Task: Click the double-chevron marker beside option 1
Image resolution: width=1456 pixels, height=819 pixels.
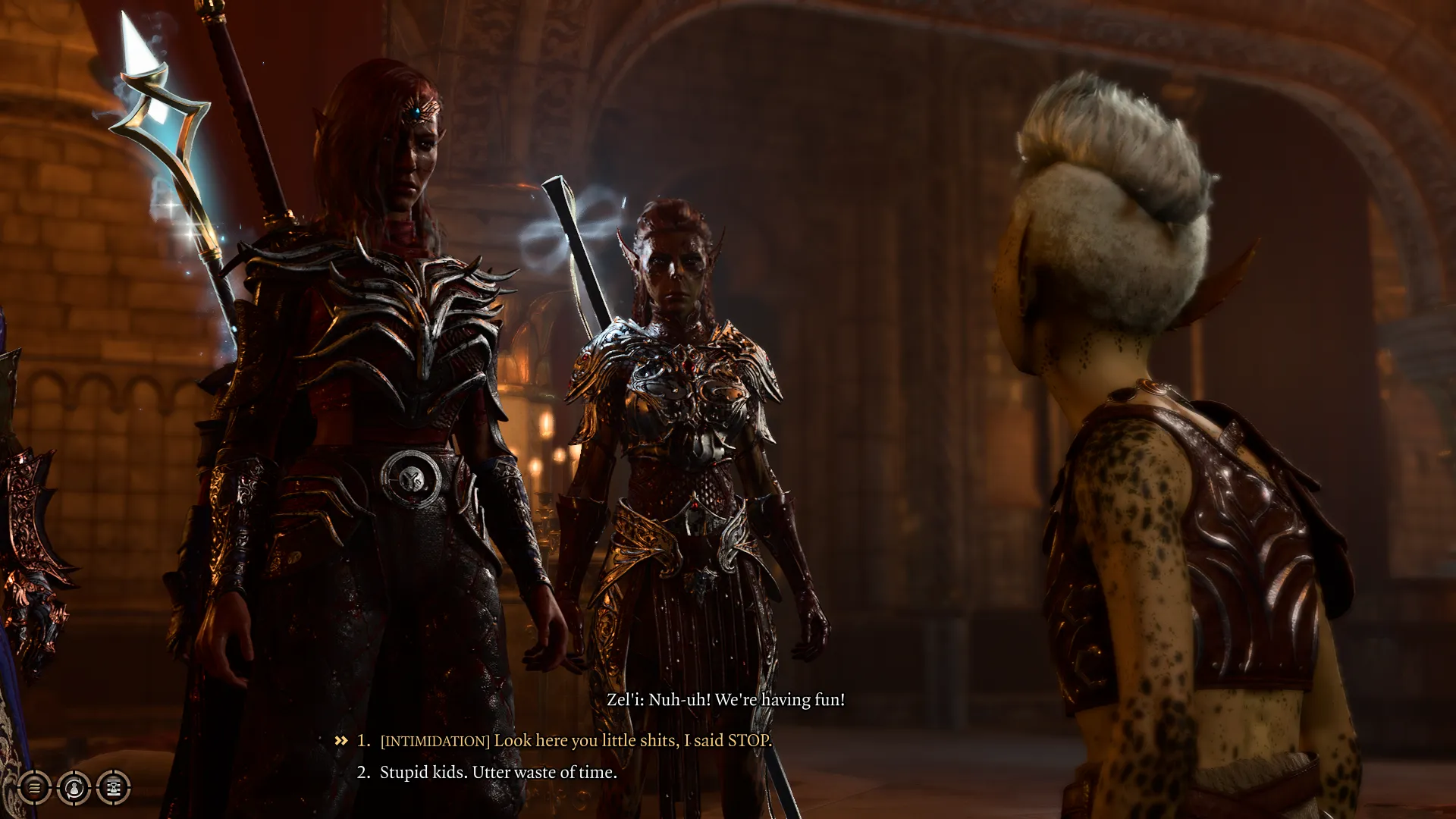Action: (340, 741)
